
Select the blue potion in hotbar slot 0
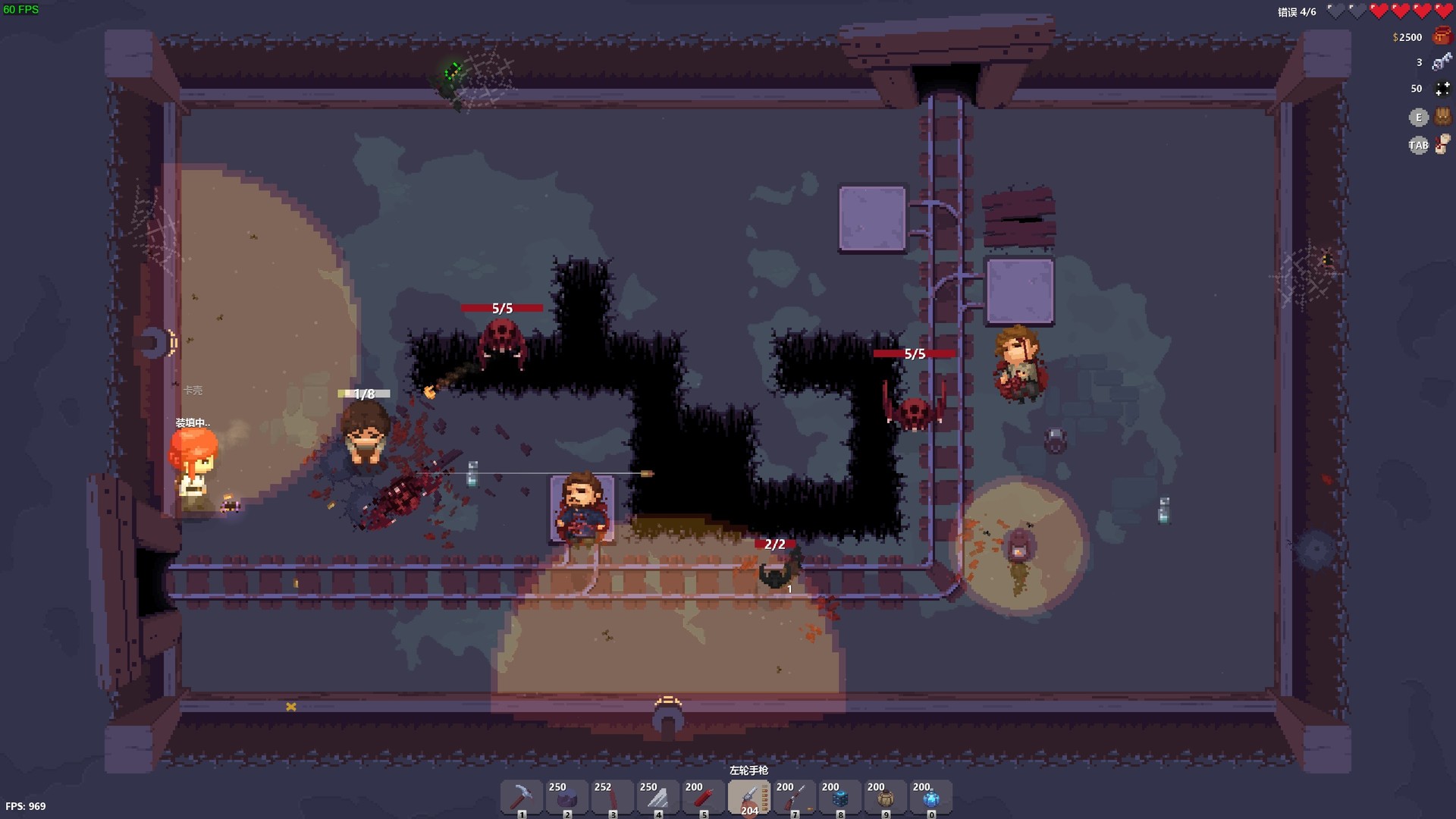[x=930, y=797]
